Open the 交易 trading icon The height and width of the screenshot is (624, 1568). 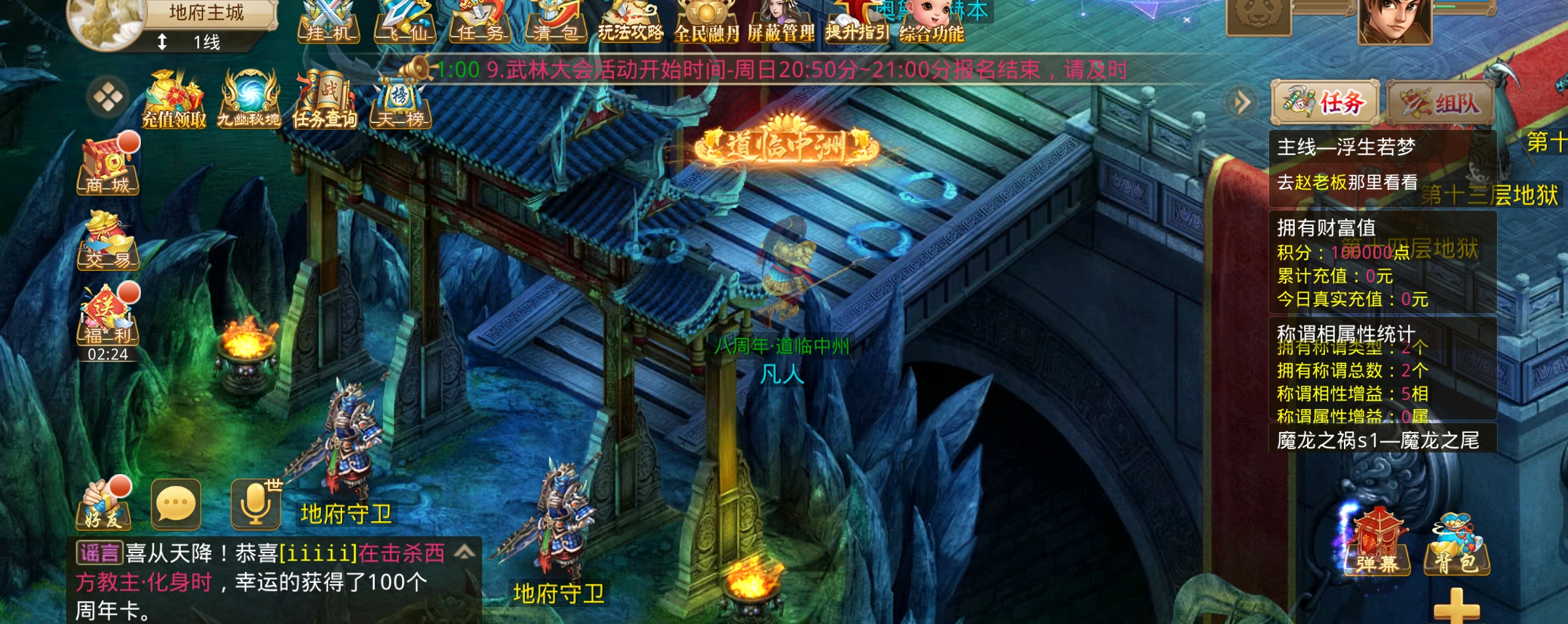[109, 241]
